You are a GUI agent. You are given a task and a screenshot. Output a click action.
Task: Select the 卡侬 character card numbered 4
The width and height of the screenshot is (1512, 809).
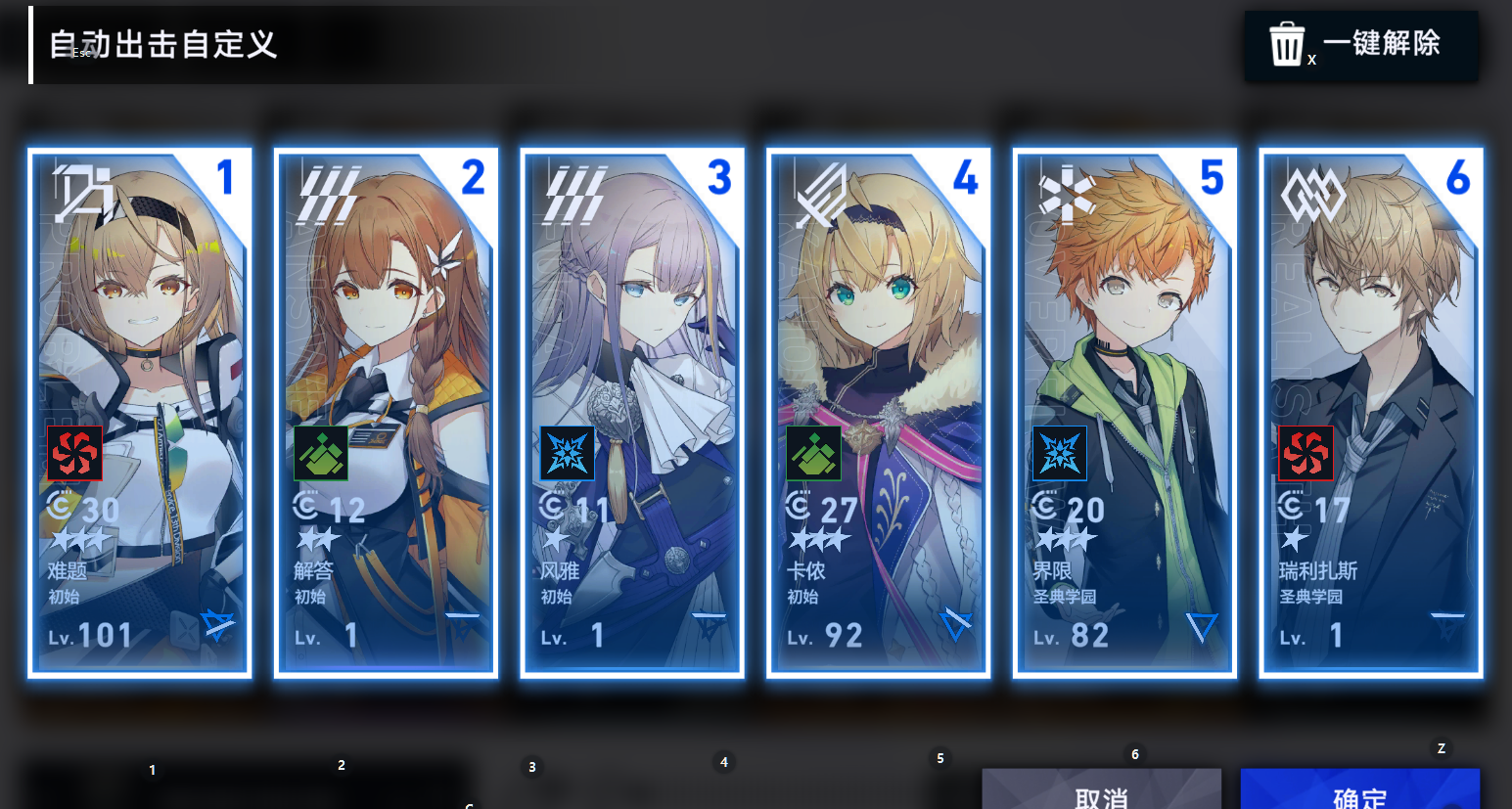pyautogui.click(x=879, y=412)
